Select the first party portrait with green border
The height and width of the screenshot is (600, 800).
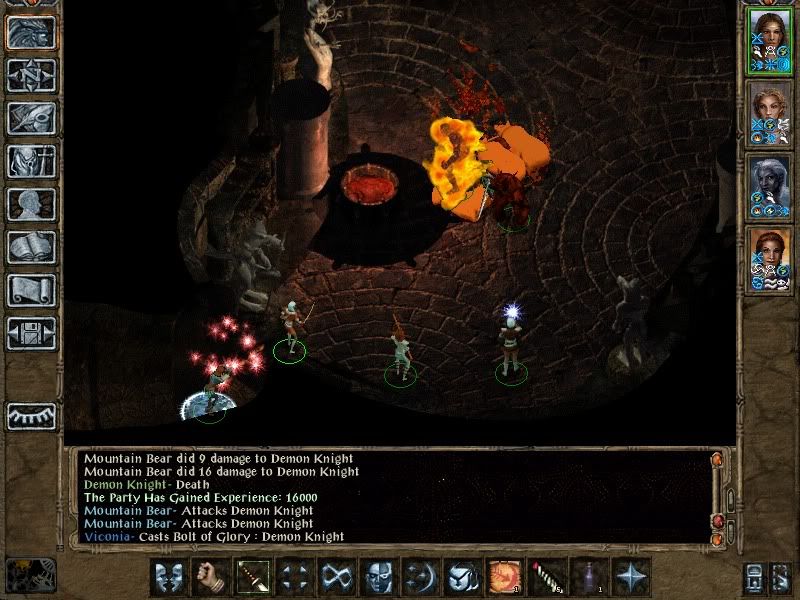tap(769, 41)
